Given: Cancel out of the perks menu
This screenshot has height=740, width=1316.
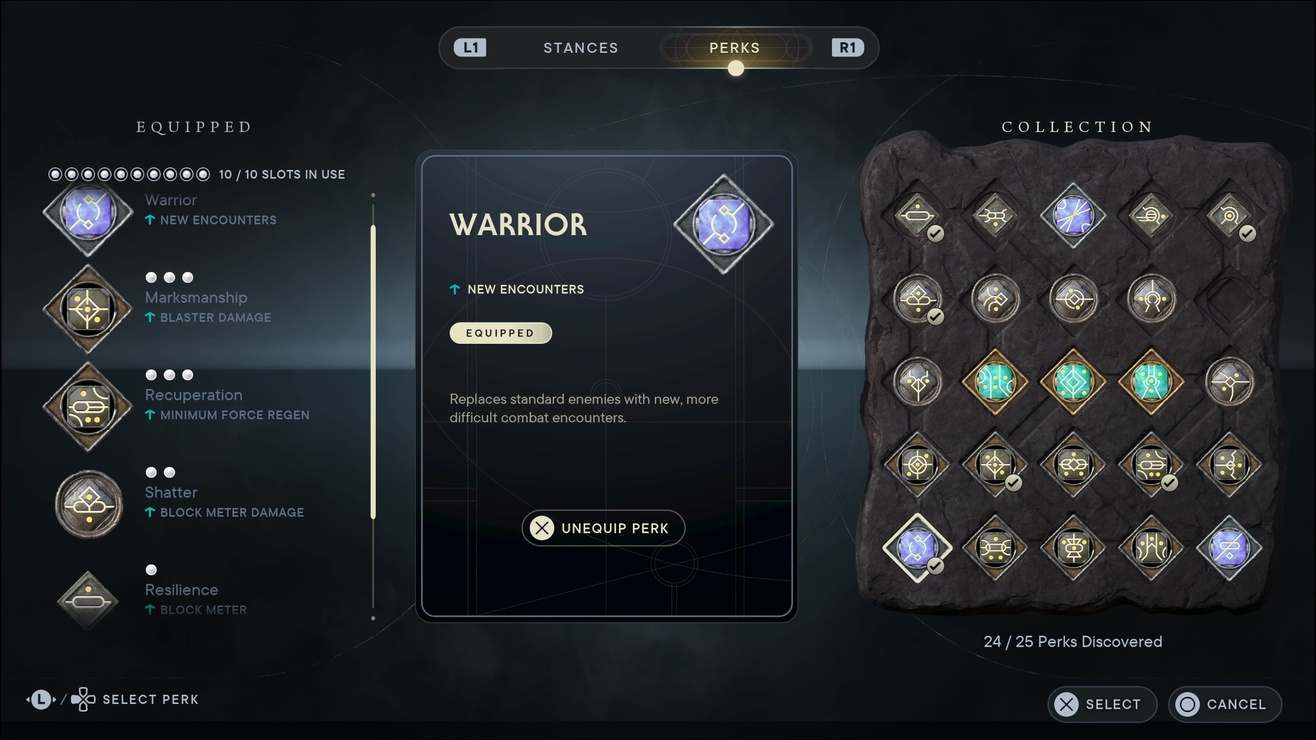Looking at the screenshot, I should point(1224,704).
